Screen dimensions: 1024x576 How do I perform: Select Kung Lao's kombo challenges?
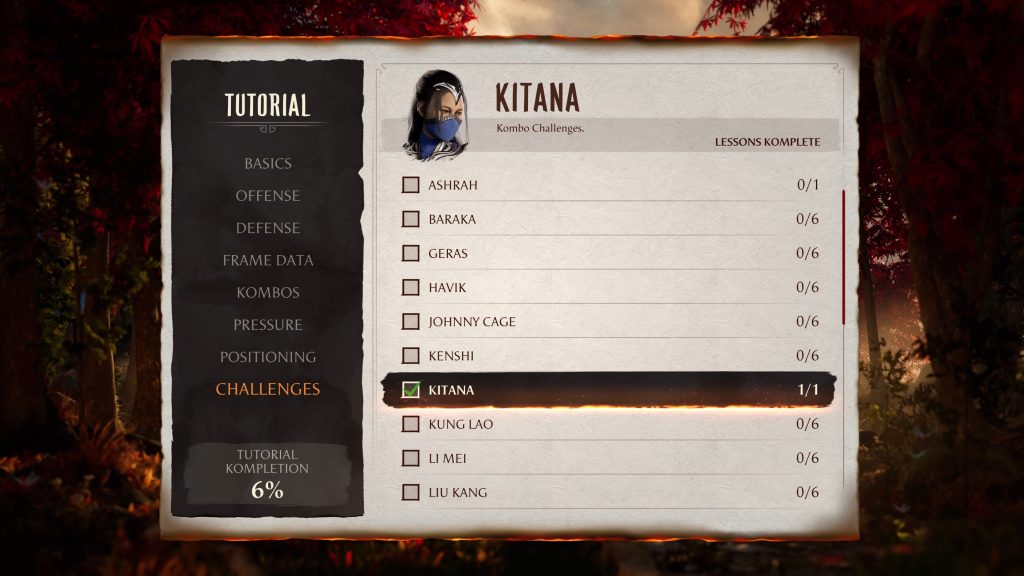[x=610, y=424]
